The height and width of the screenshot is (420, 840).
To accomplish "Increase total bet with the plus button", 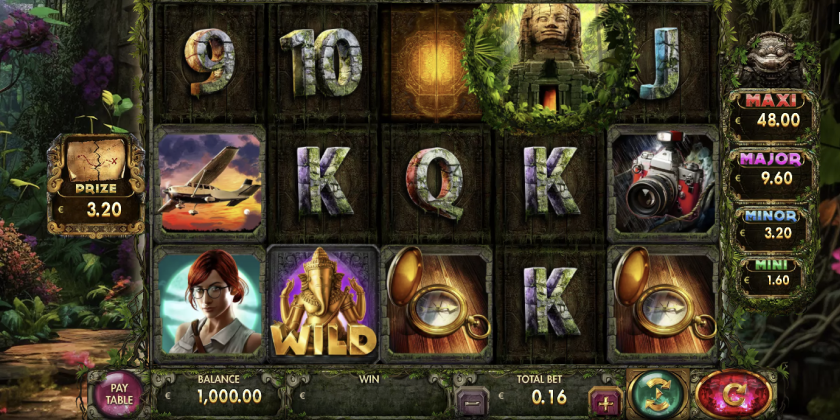I will pyautogui.click(x=603, y=401).
